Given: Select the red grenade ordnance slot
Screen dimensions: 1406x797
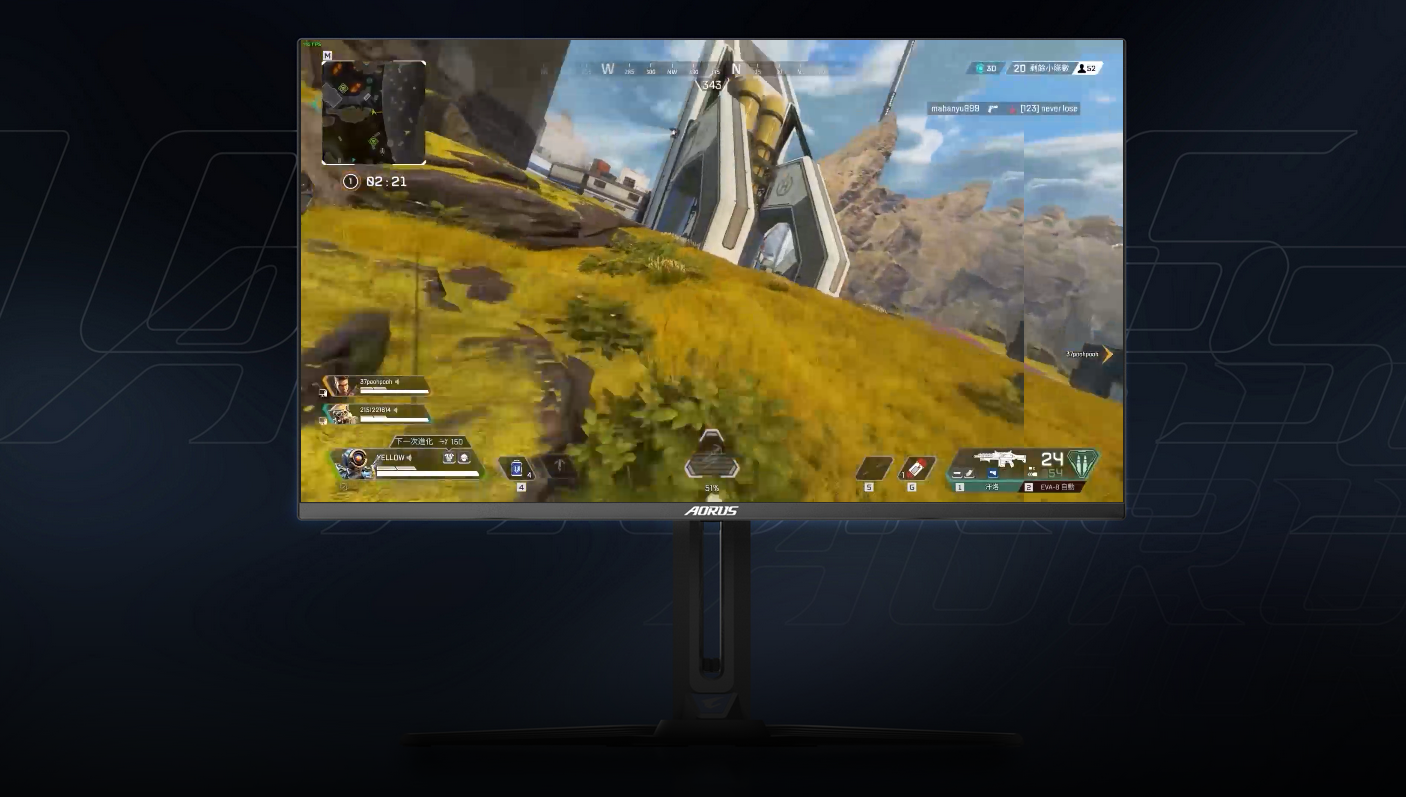Looking at the screenshot, I should click(916, 469).
